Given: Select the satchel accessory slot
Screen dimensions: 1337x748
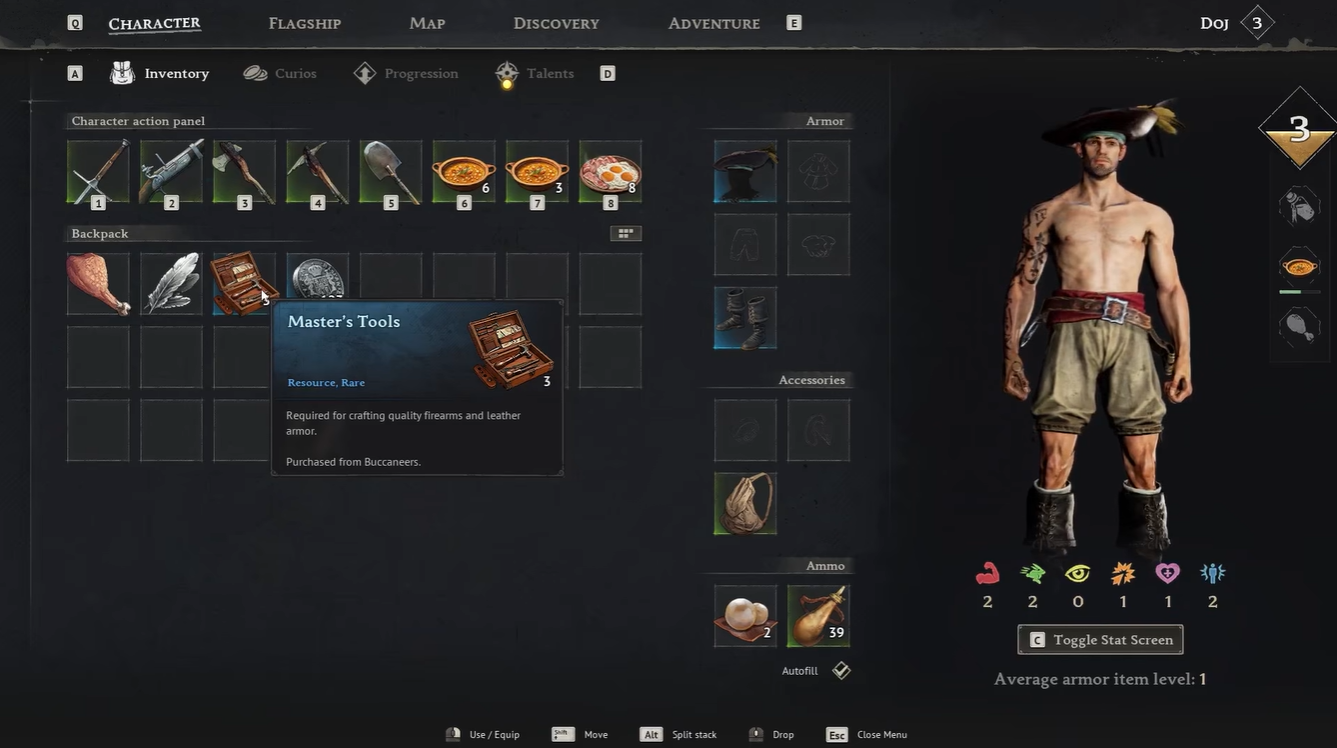Looking at the screenshot, I should point(745,503).
